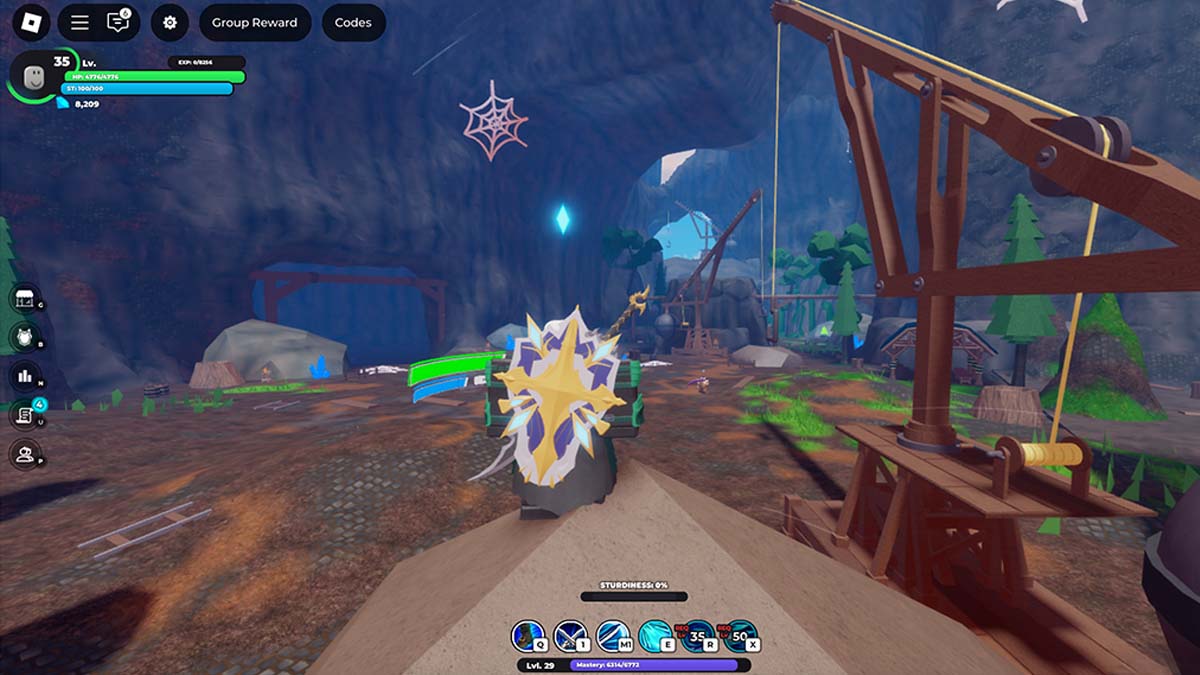Use the M1 sword slash attack
This screenshot has width=1200, height=675.
point(612,636)
